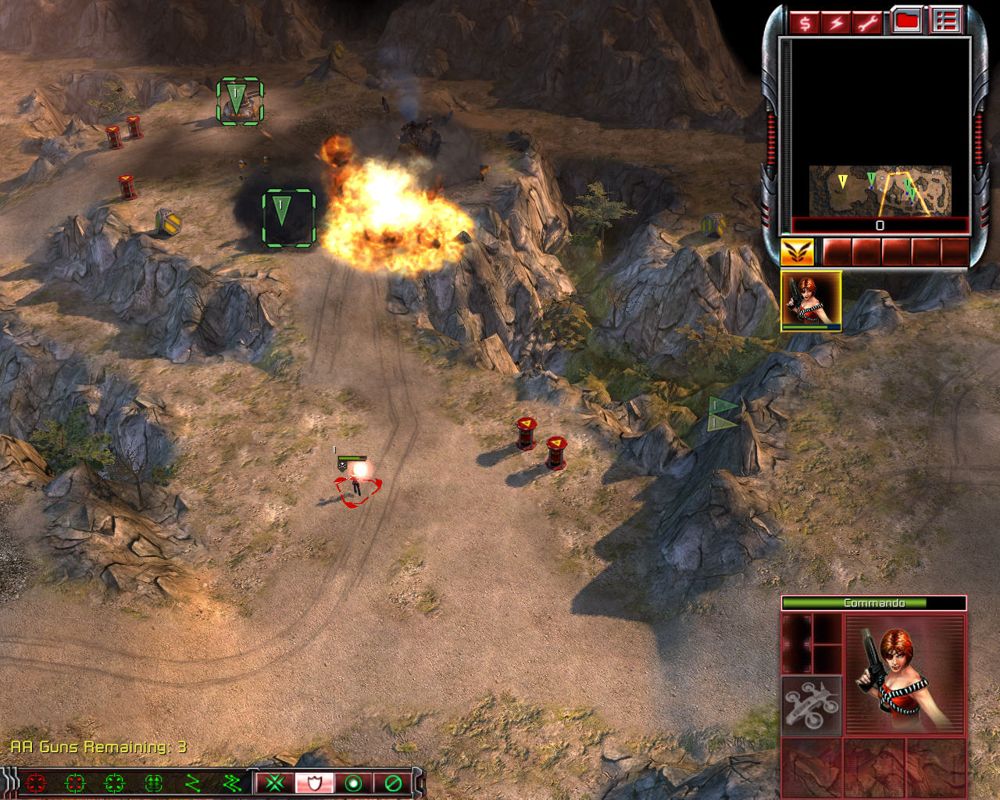Set the hold fire stance button

[x=393, y=782]
